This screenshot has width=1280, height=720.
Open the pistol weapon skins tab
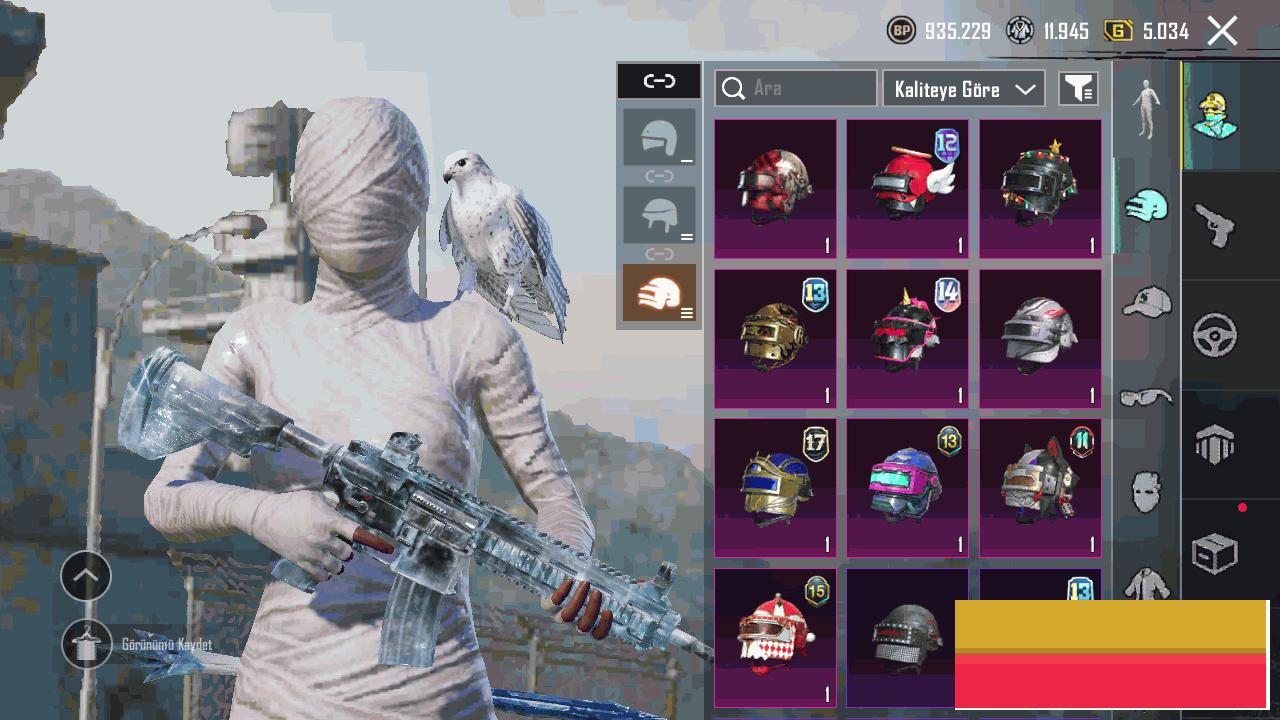tap(1215, 225)
